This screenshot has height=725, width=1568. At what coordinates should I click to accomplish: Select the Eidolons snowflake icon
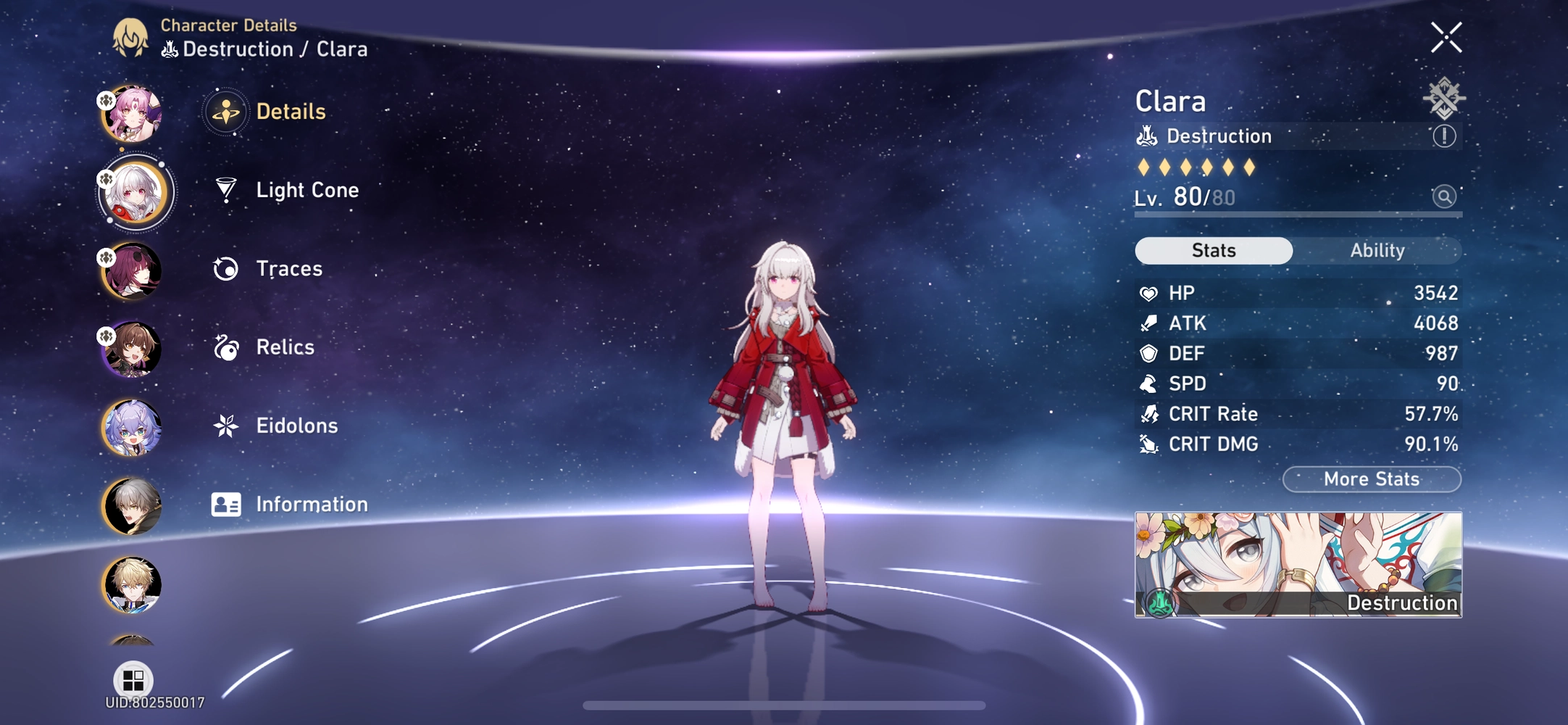[x=225, y=426]
